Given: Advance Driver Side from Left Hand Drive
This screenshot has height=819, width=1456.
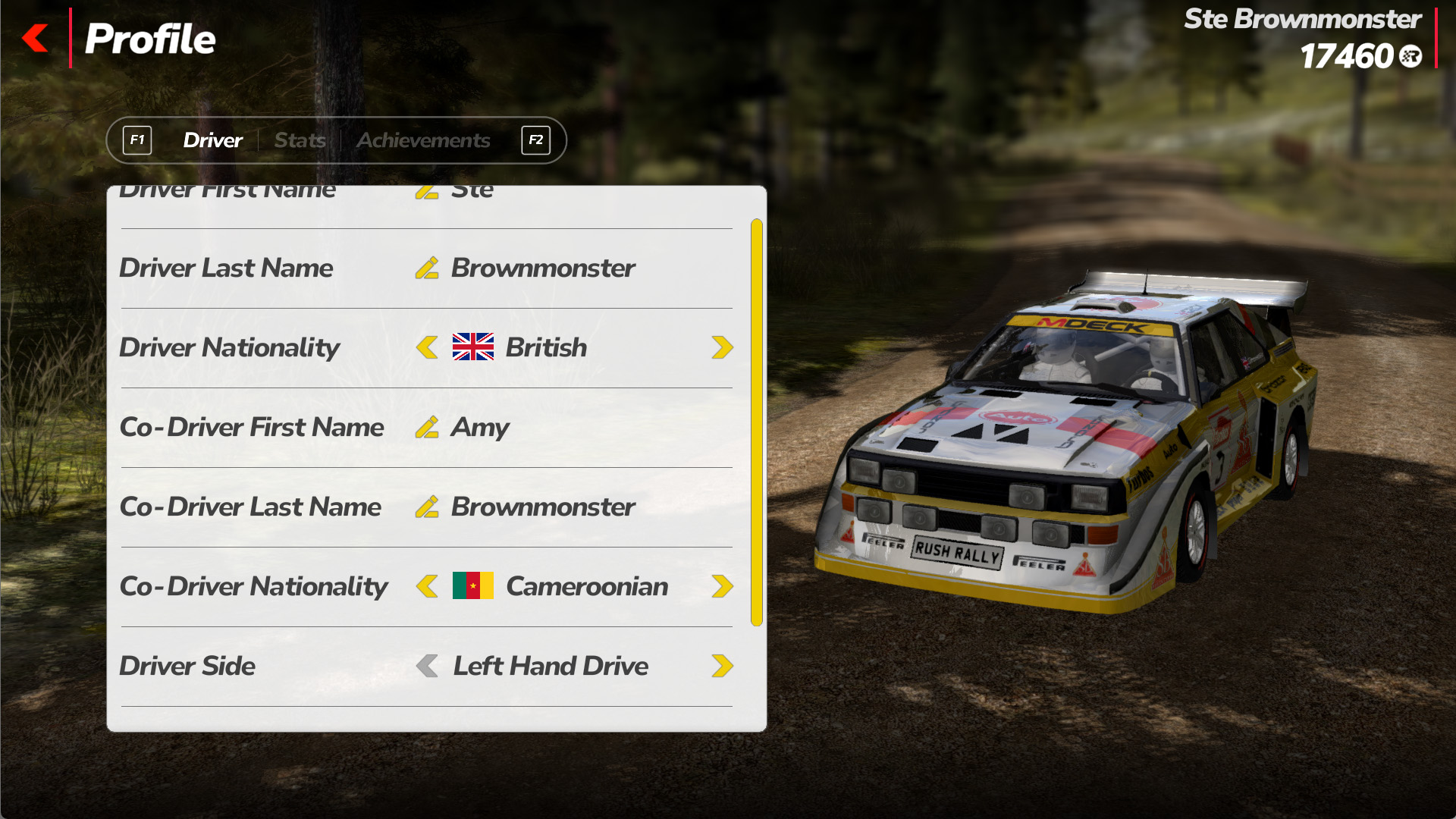Looking at the screenshot, I should click(722, 666).
